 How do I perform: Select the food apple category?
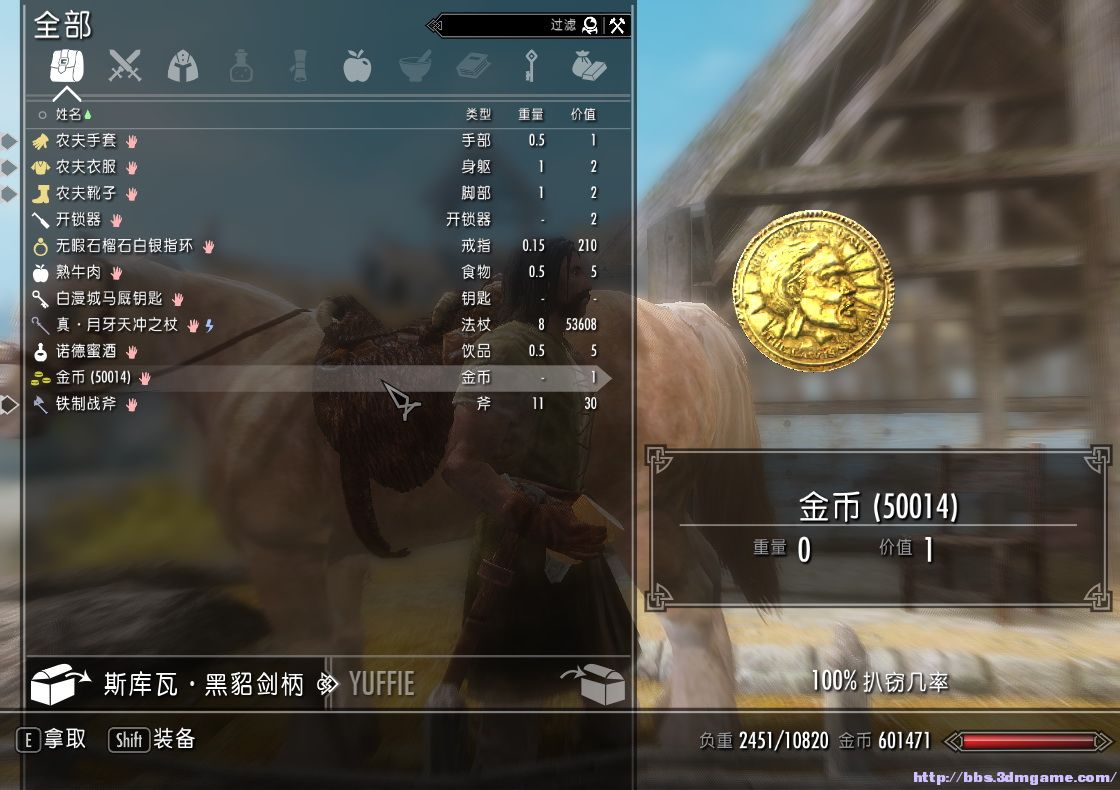(357, 65)
